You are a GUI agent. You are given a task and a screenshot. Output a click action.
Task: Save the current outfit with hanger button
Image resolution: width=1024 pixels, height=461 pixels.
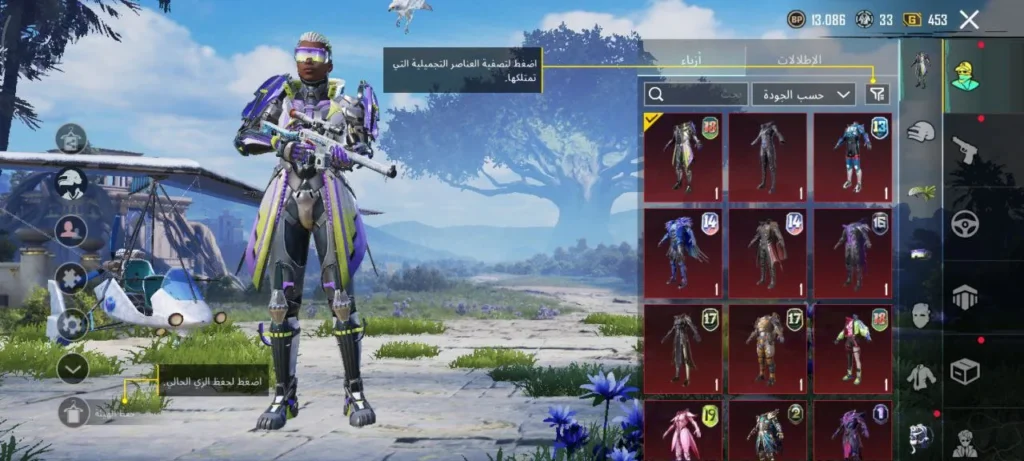(73, 411)
